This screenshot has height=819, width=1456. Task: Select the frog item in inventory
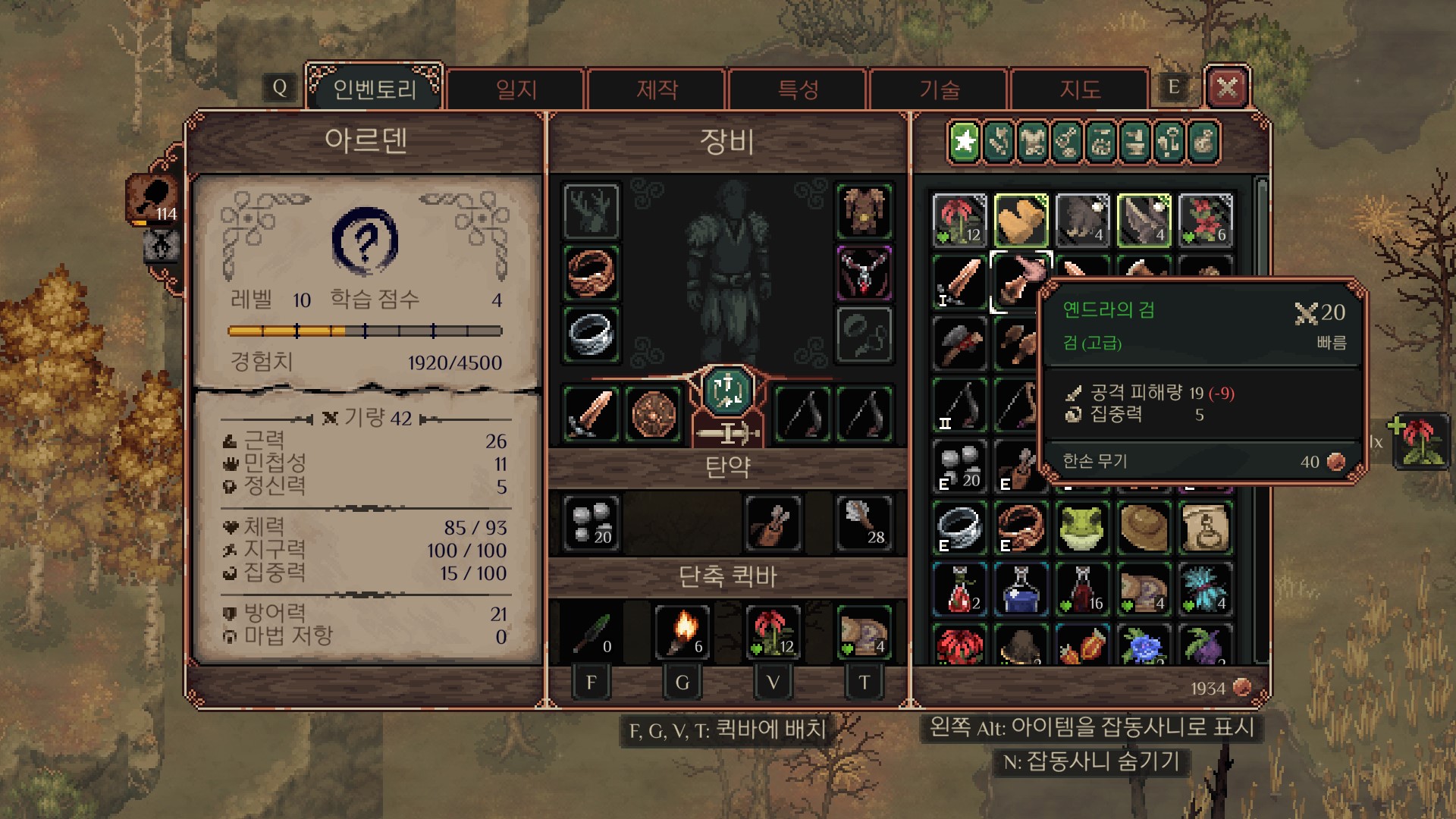(x=1082, y=528)
